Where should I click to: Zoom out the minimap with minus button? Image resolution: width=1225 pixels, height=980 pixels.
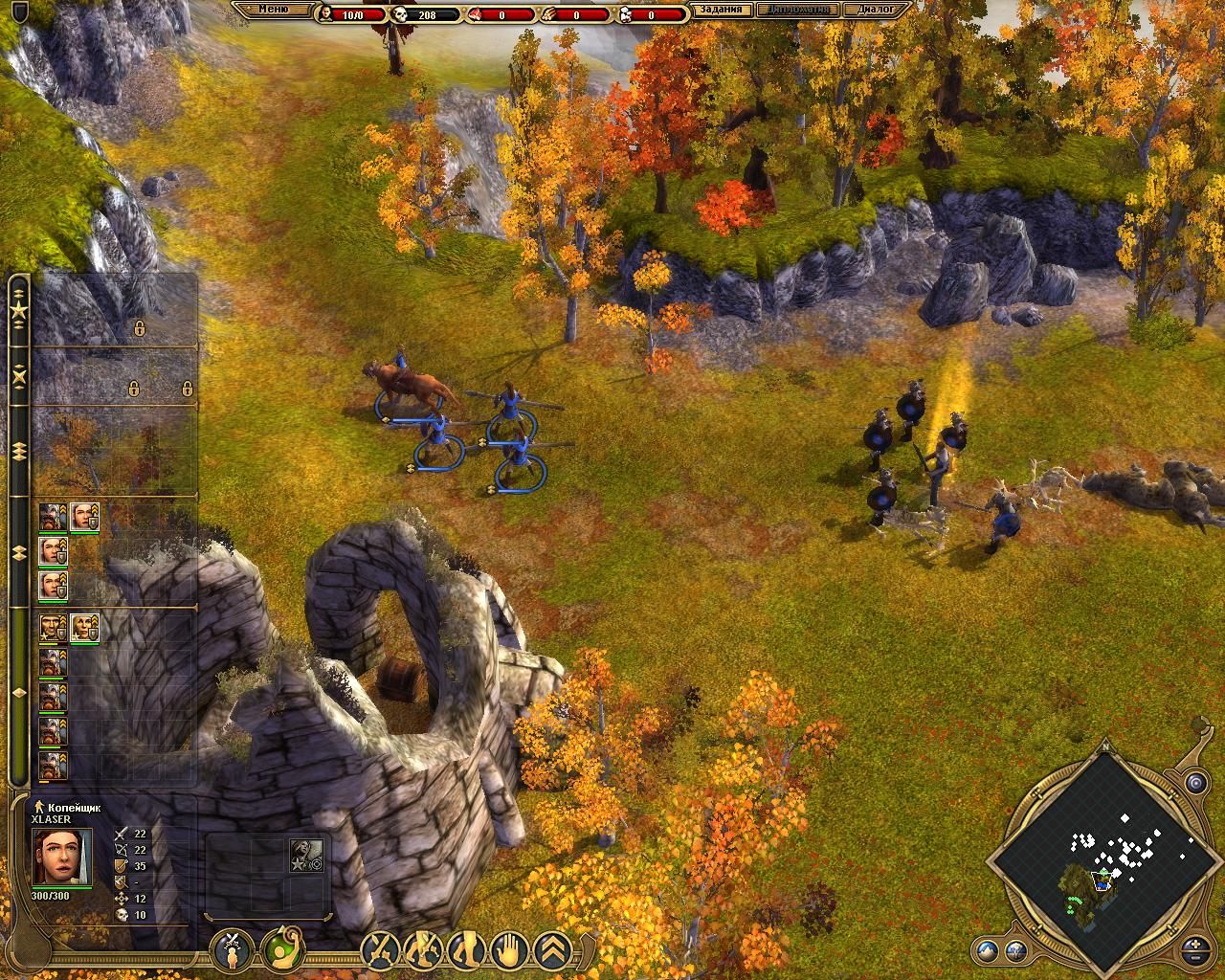[x=1196, y=957]
